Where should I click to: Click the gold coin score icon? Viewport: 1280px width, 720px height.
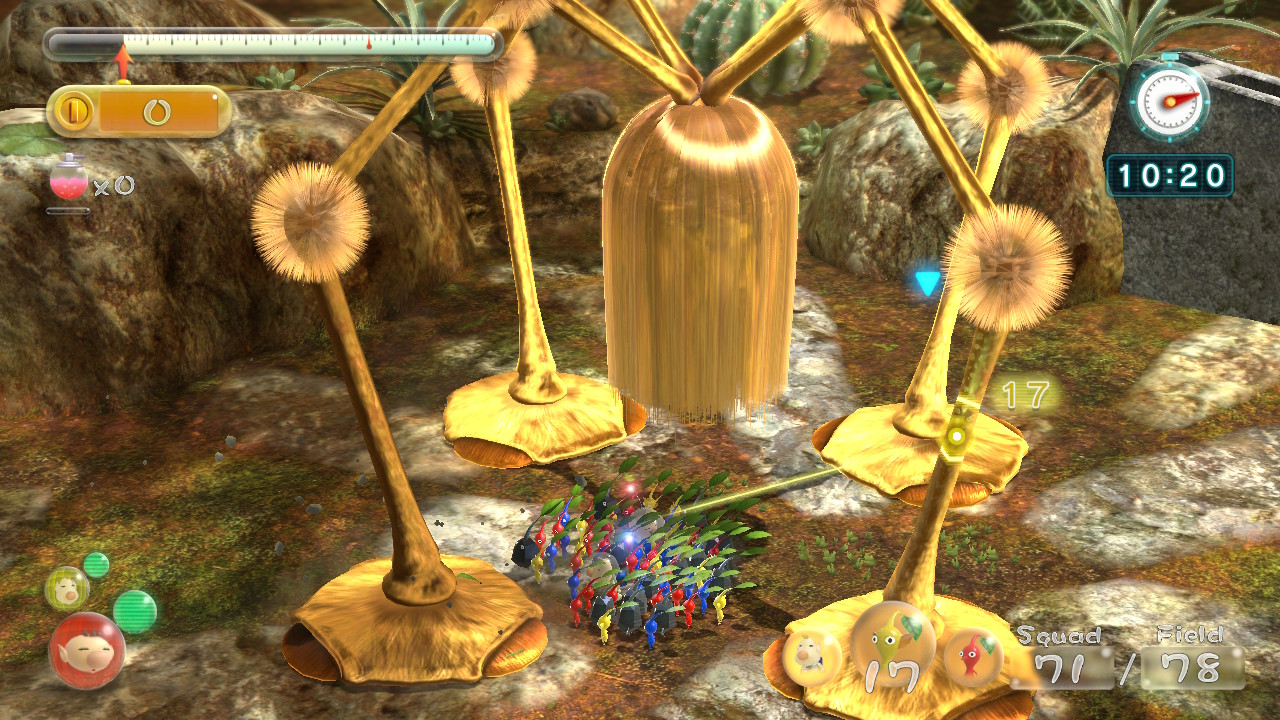(73, 111)
